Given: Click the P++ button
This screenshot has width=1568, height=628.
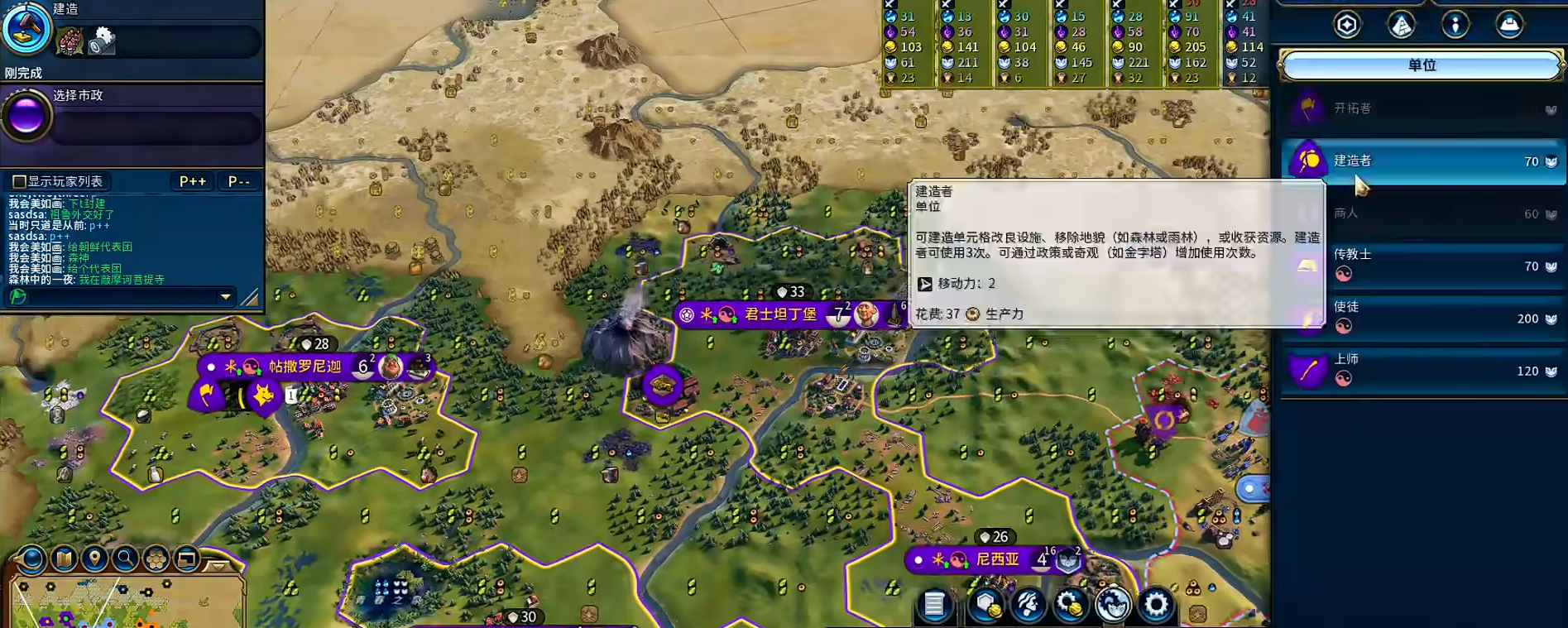Looking at the screenshot, I should click(193, 181).
